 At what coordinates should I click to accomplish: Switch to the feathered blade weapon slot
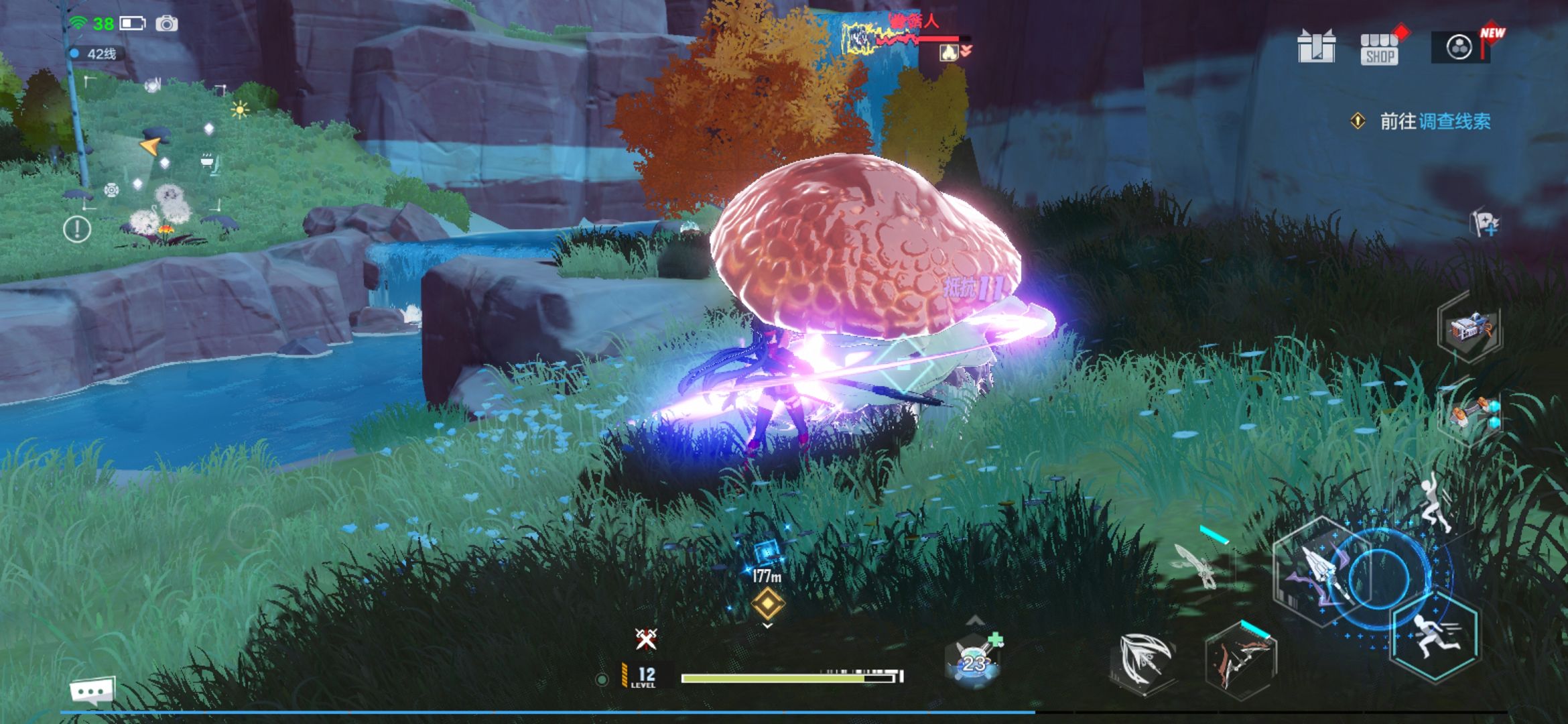(1145, 660)
